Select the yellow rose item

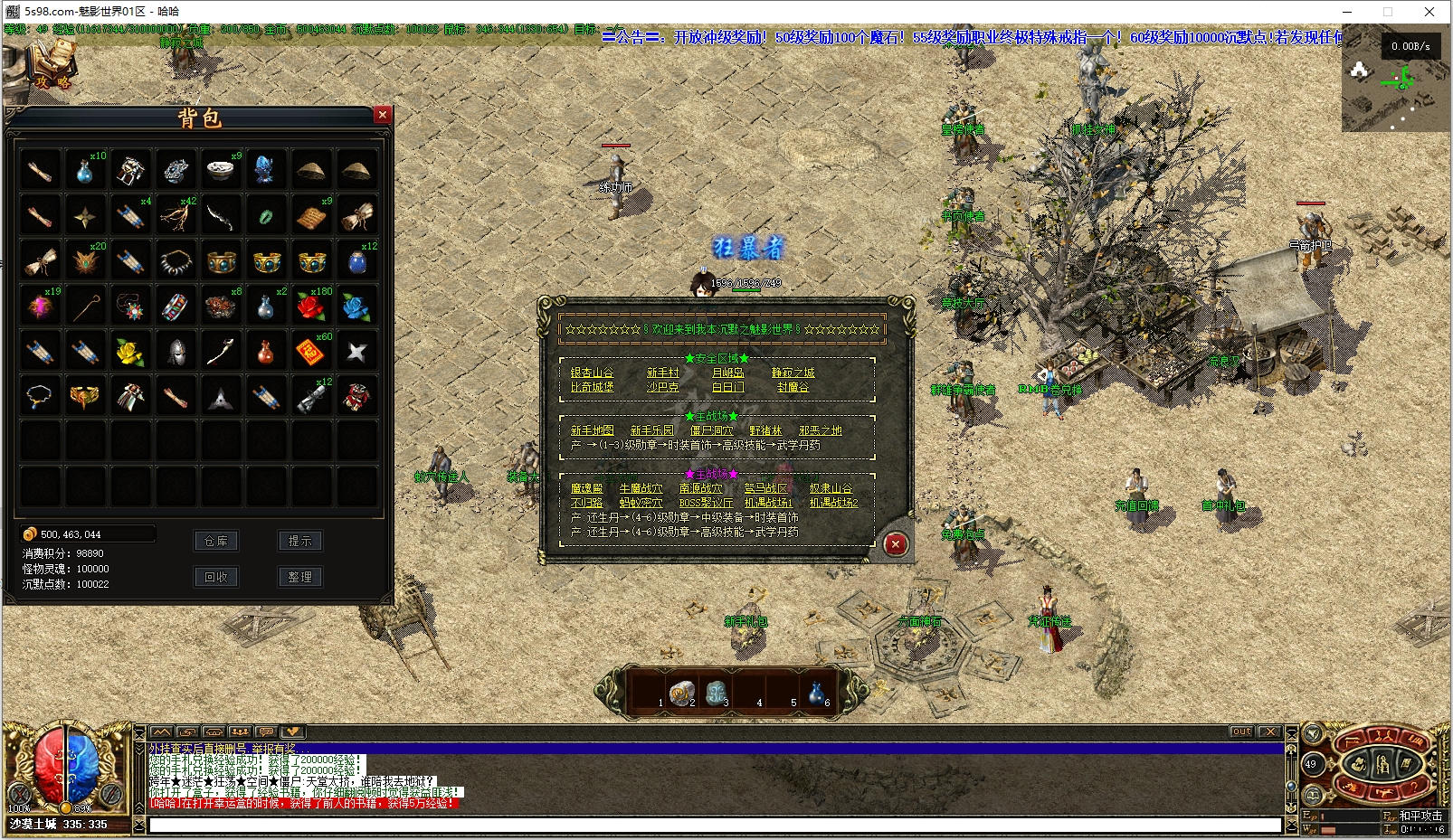pos(130,352)
